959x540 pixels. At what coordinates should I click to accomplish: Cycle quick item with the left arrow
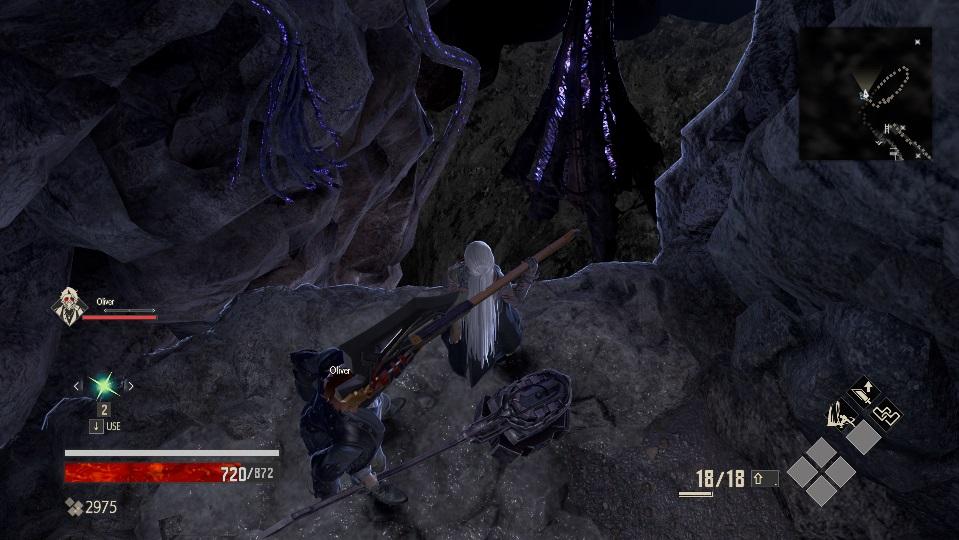pyautogui.click(x=76, y=386)
